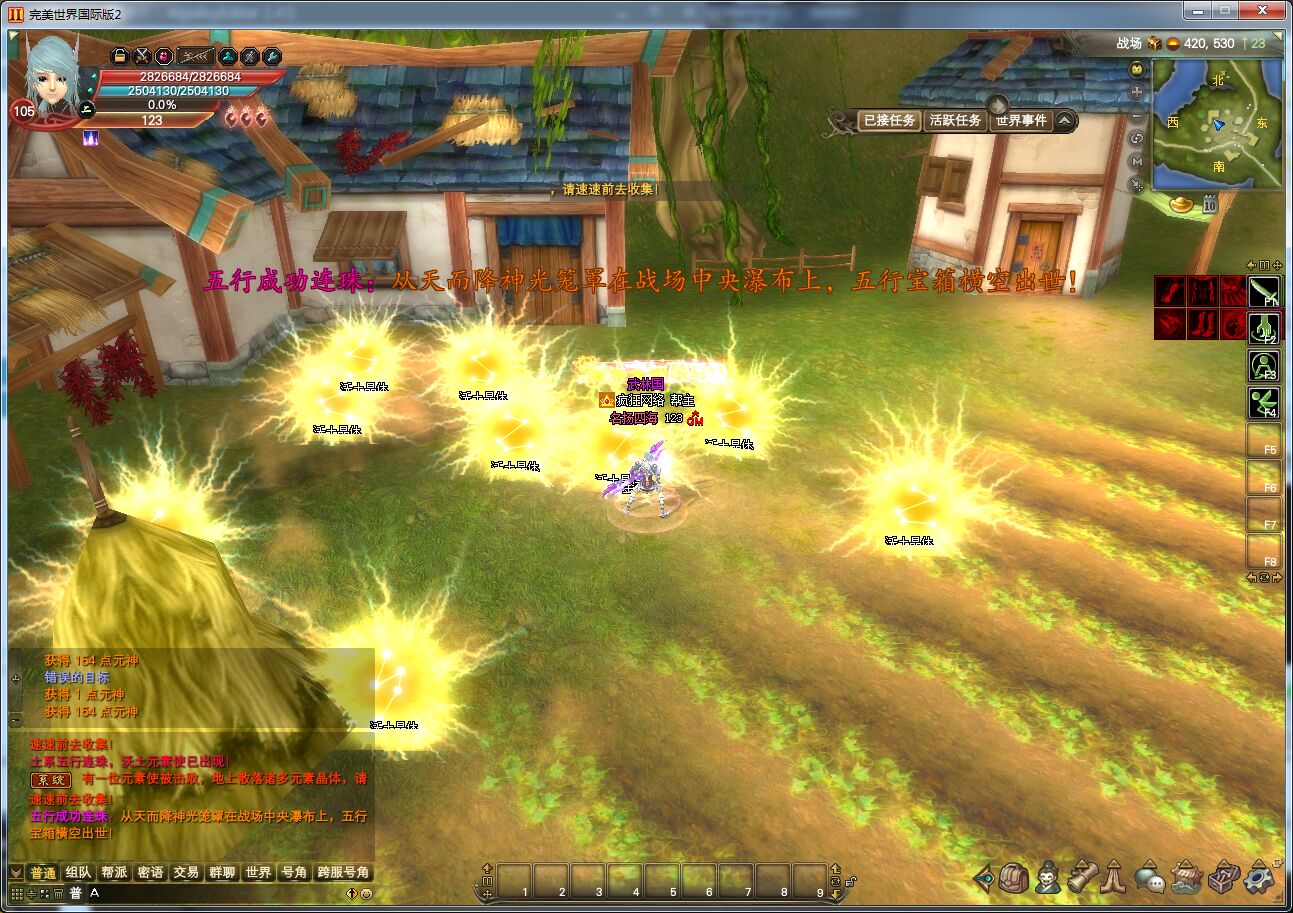
Task: Close the game window
Action: [x=1266, y=11]
